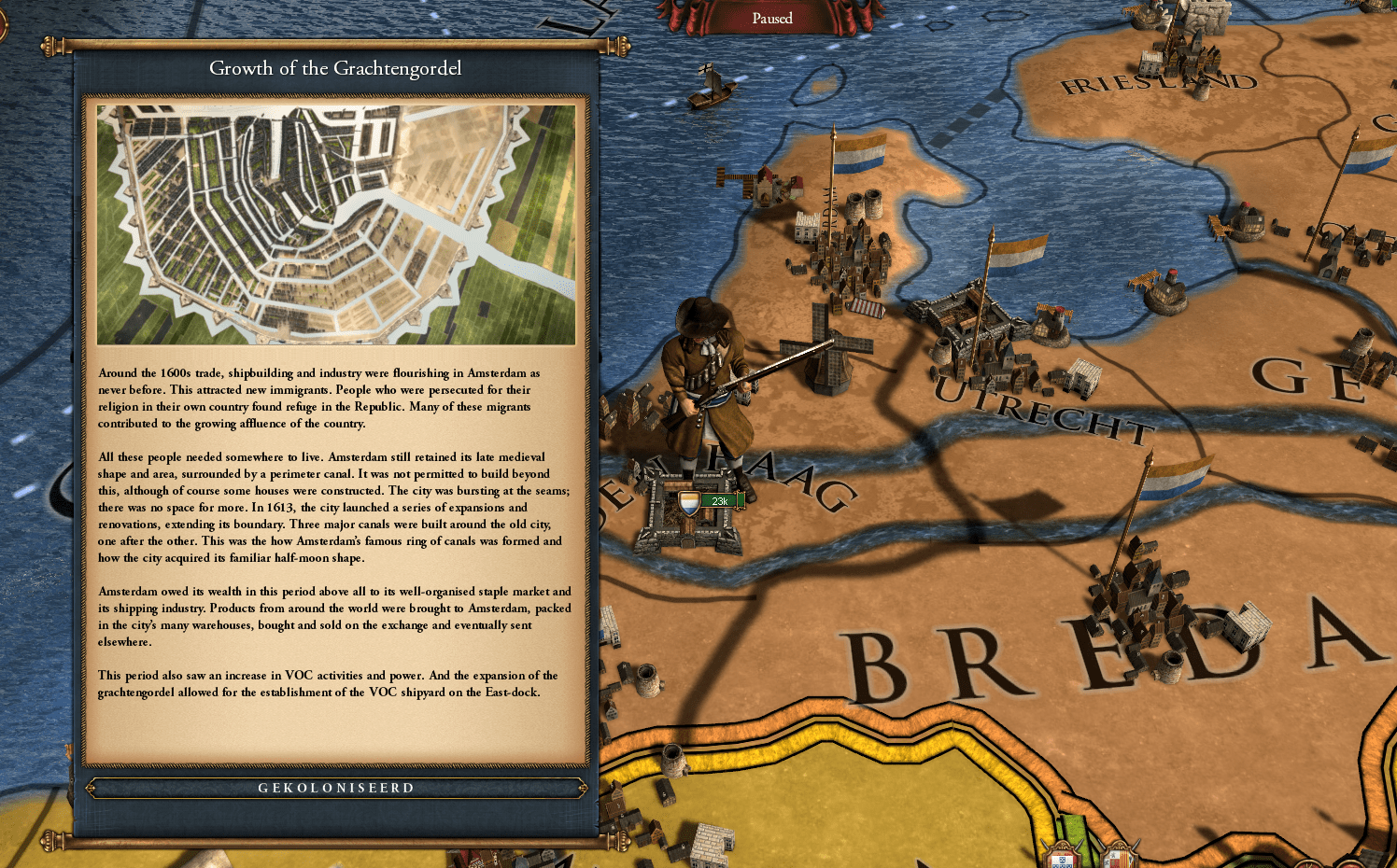1397x868 pixels.
Task: Click the Paused banner to unpause
Action: [x=771, y=19]
